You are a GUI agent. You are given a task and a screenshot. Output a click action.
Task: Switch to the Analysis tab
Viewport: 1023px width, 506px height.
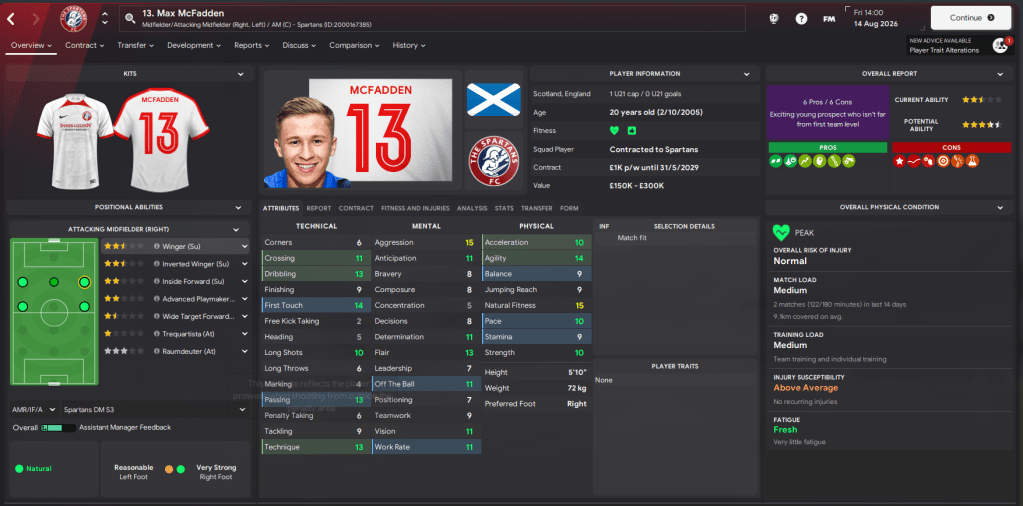click(472, 208)
